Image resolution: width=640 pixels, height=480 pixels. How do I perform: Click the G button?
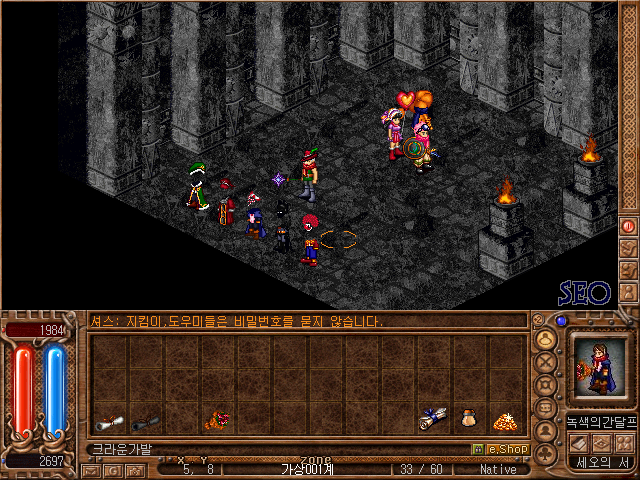(x=113, y=469)
